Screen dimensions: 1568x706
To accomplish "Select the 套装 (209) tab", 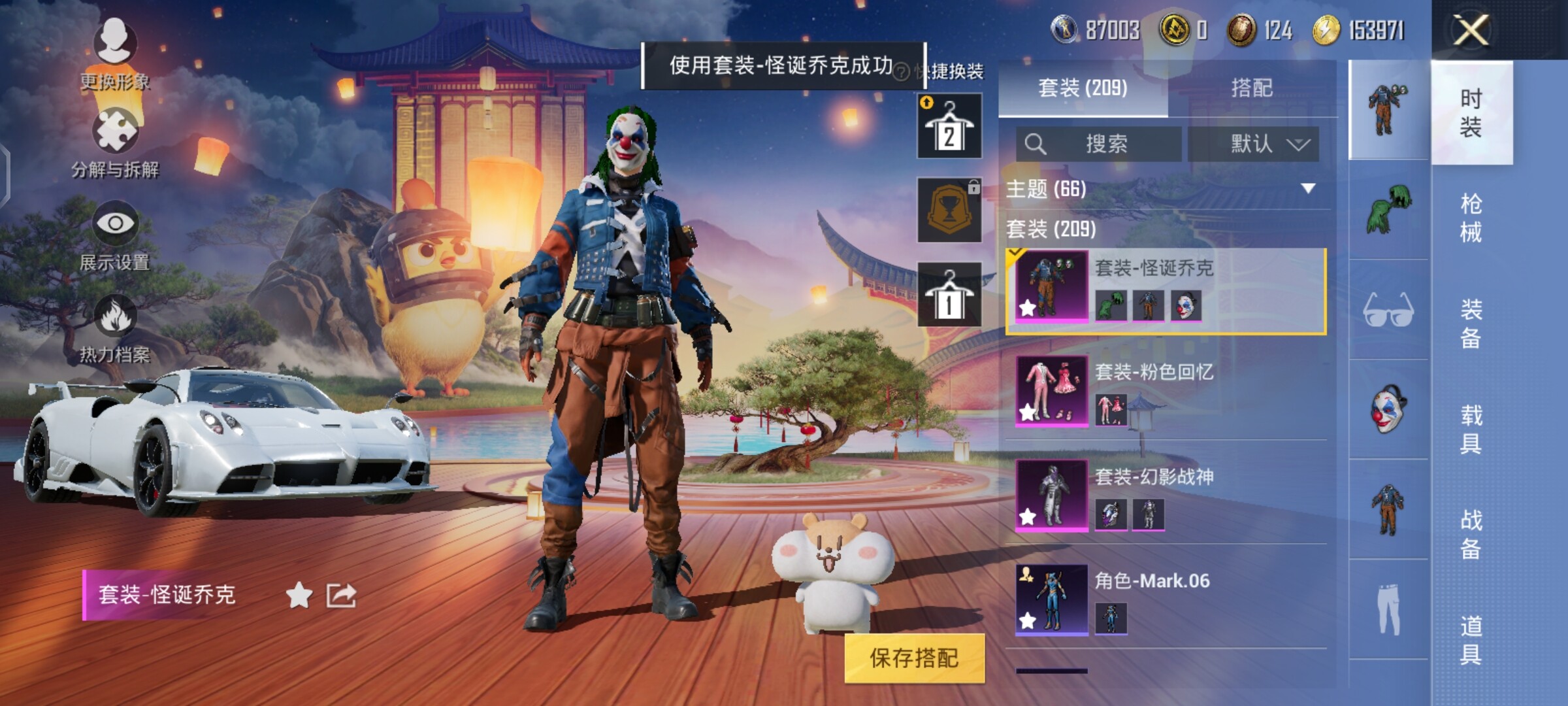I will tap(1083, 88).
